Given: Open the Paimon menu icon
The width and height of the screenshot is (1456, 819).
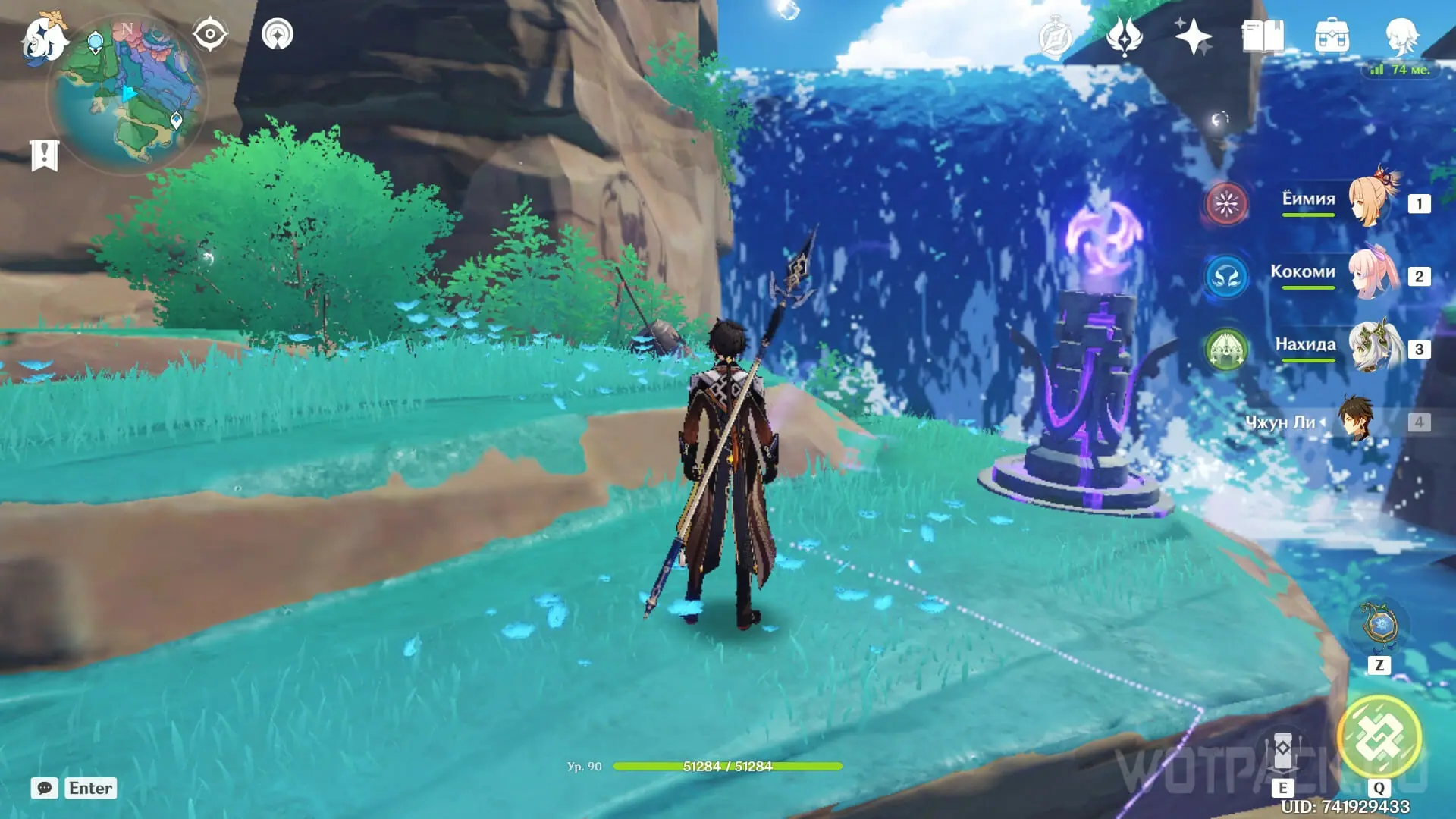Looking at the screenshot, I should click(44, 38).
